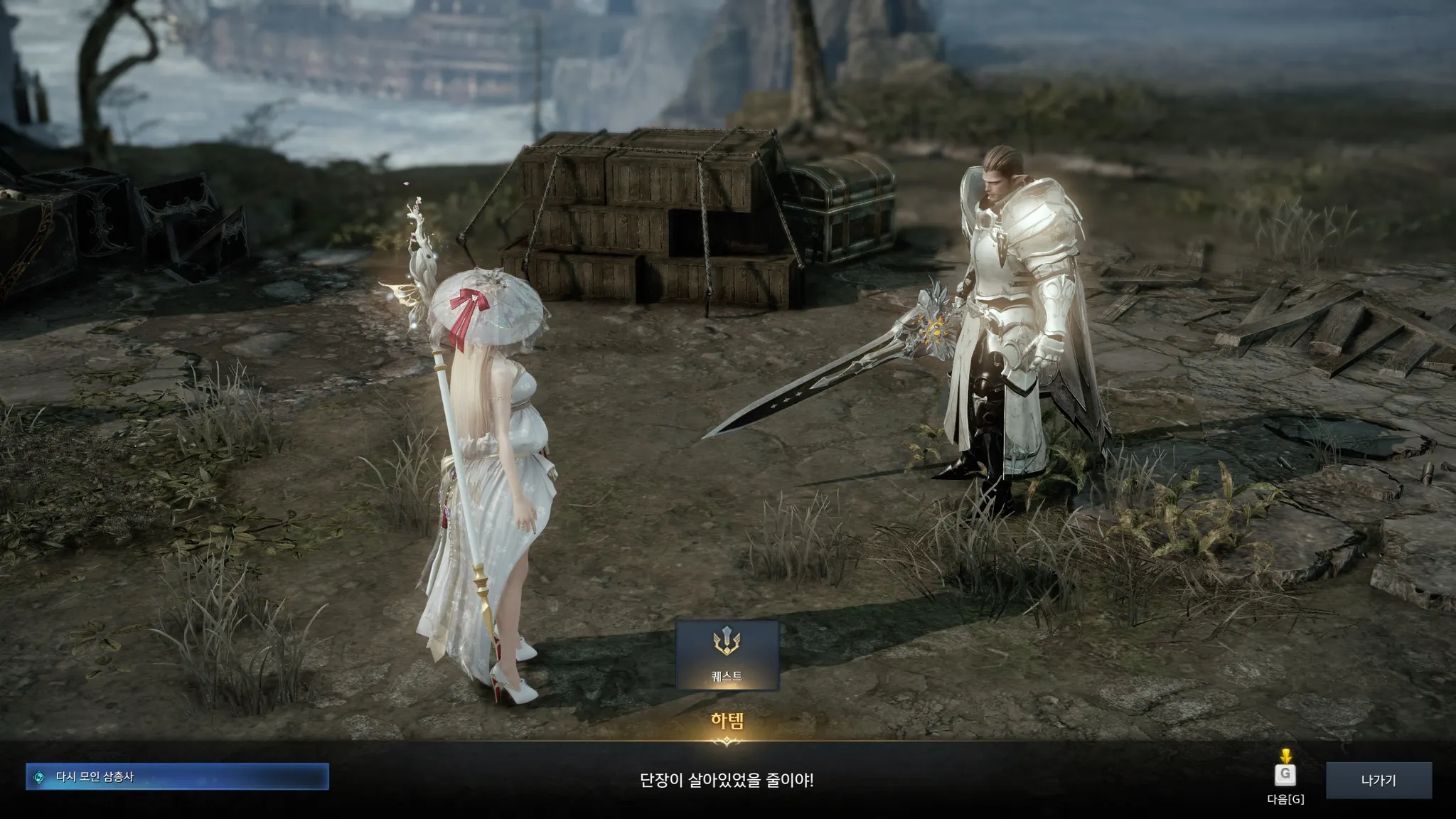The image size is (1456, 819).
Task: Click the 나가기 exit button
Action: [x=1379, y=780]
